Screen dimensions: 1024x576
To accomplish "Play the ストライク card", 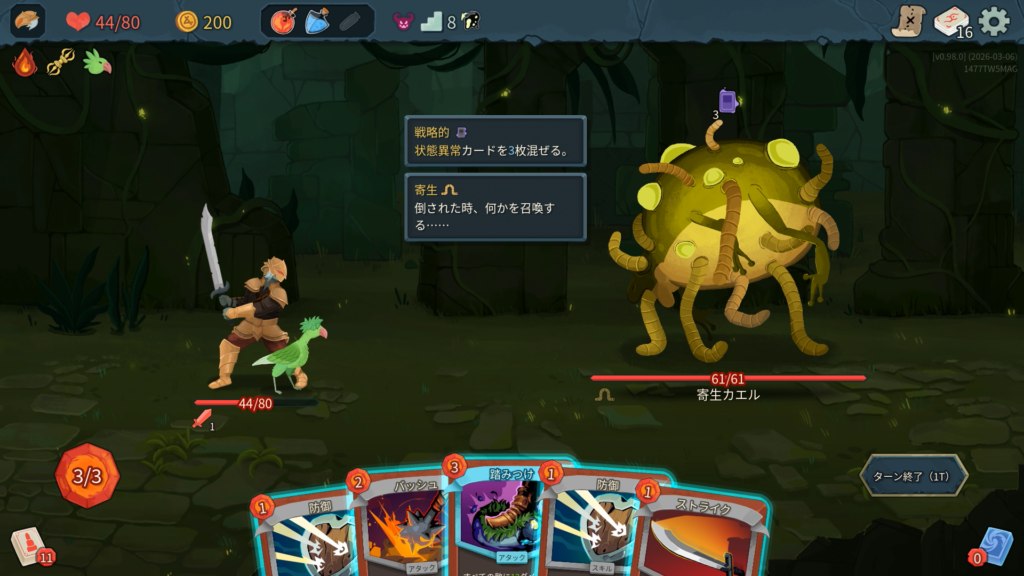I will pyautogui.click(x=700, y=535).
